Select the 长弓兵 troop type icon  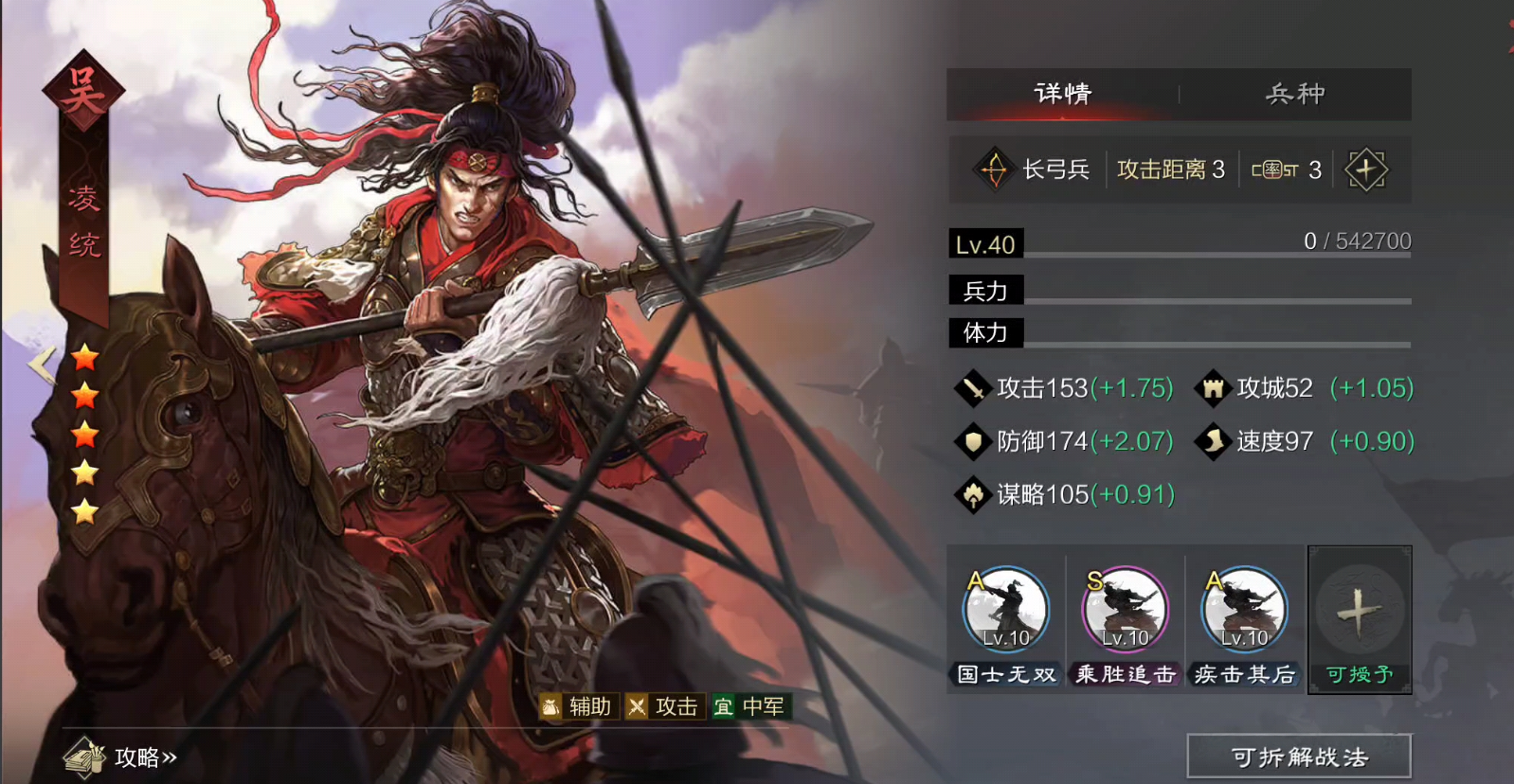click(x=993, y=168)
